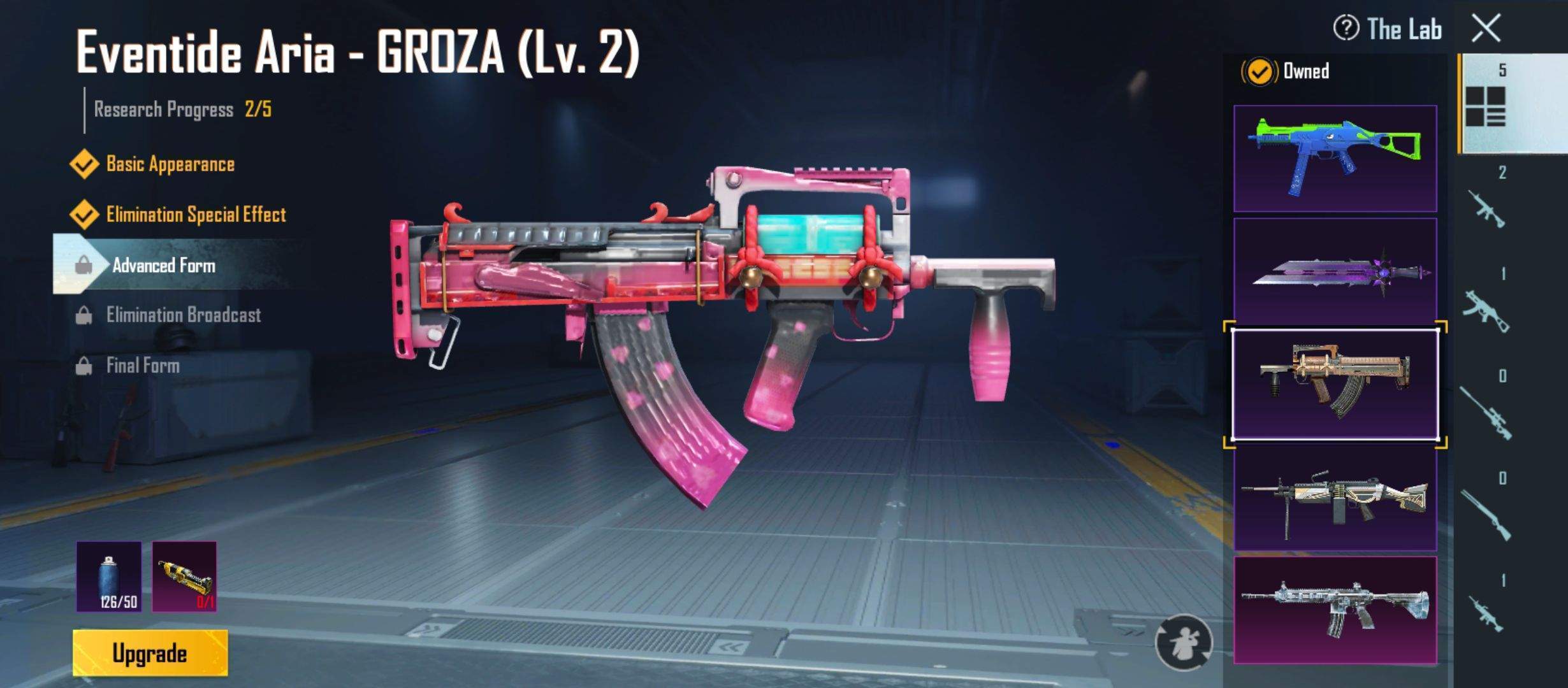Select the silver M416 rifle skin
This screenshot has height=688, width=1568.
coord(1335,610)
